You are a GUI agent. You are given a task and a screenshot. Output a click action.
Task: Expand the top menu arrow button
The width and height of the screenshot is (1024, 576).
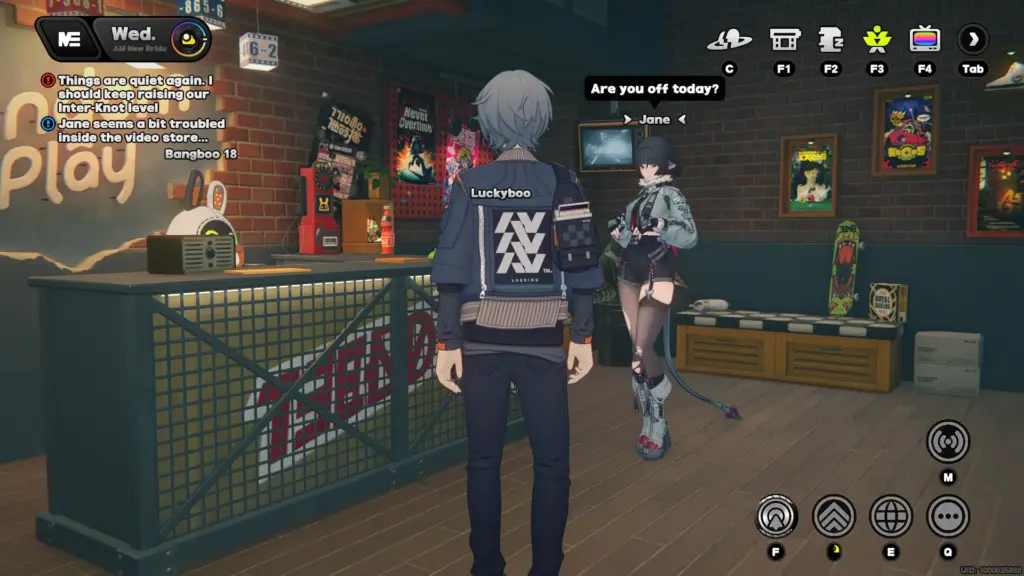pos(972,40)
